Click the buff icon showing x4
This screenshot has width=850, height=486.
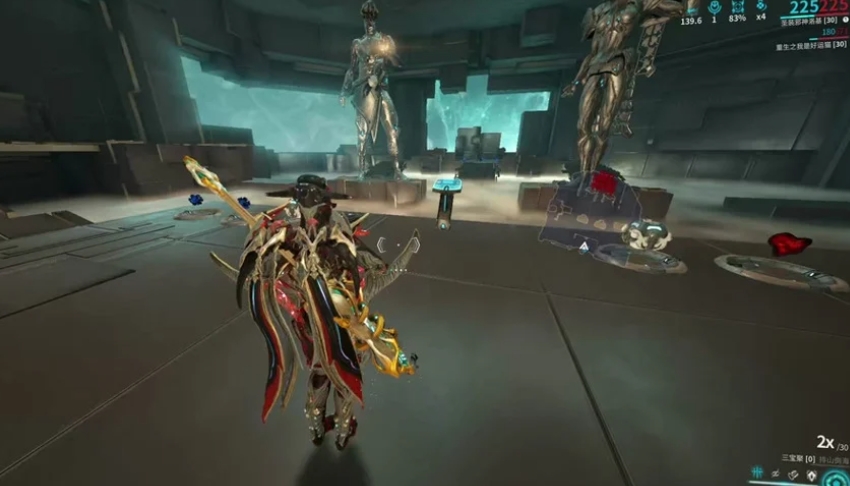[x=761, y=6]
